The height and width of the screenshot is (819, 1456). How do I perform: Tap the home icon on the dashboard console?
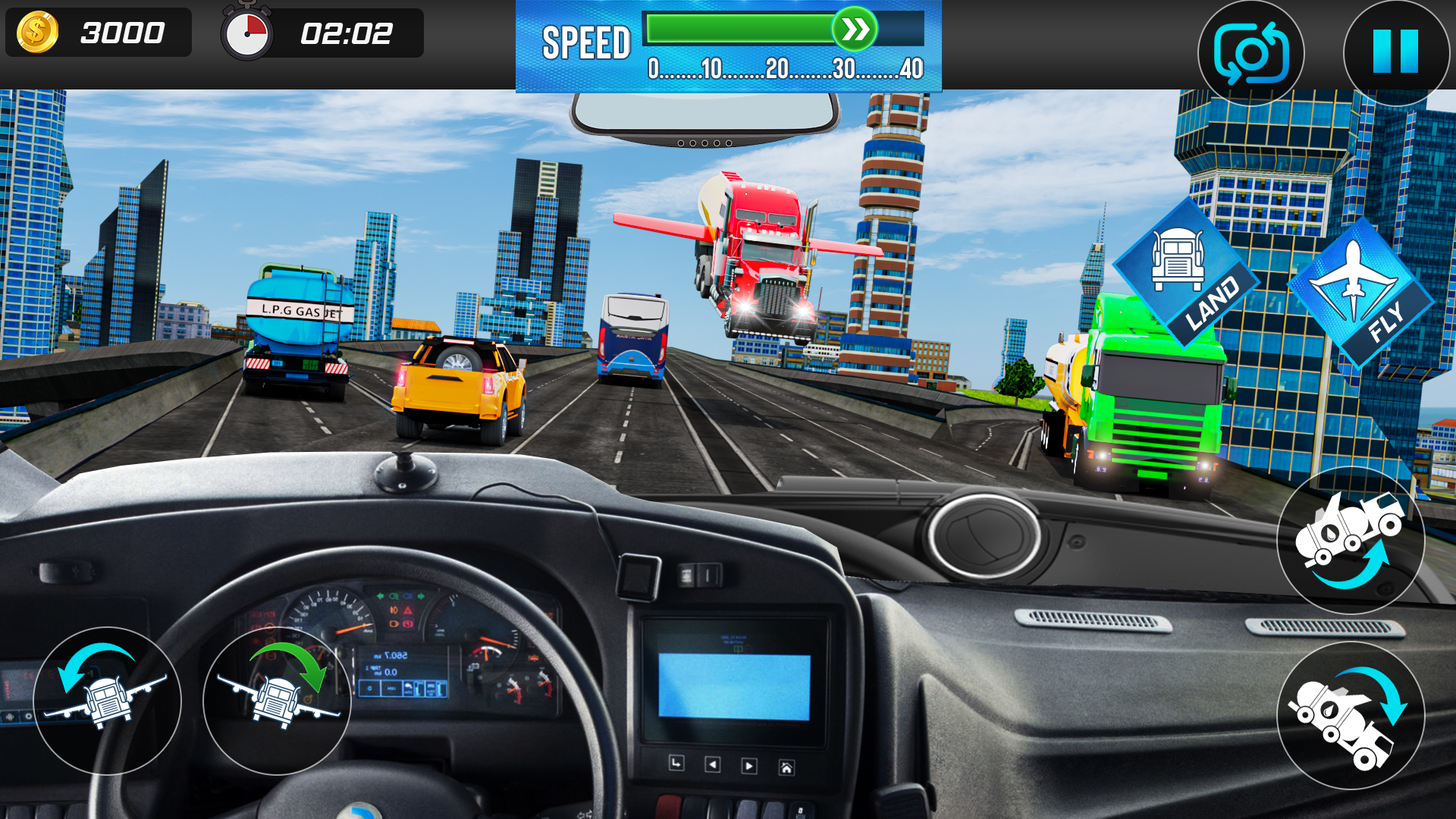pyautogui.click(x=786, y=766)
